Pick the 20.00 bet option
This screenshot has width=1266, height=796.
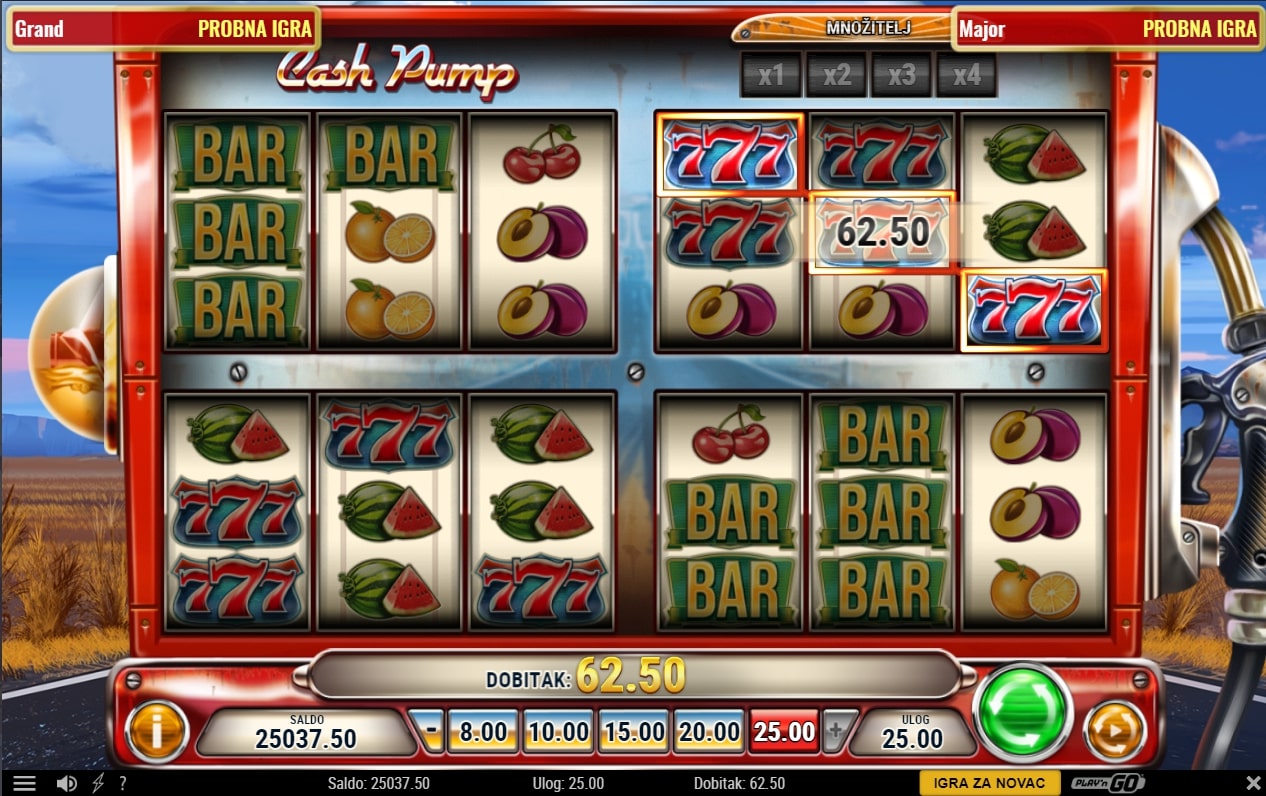708,732
